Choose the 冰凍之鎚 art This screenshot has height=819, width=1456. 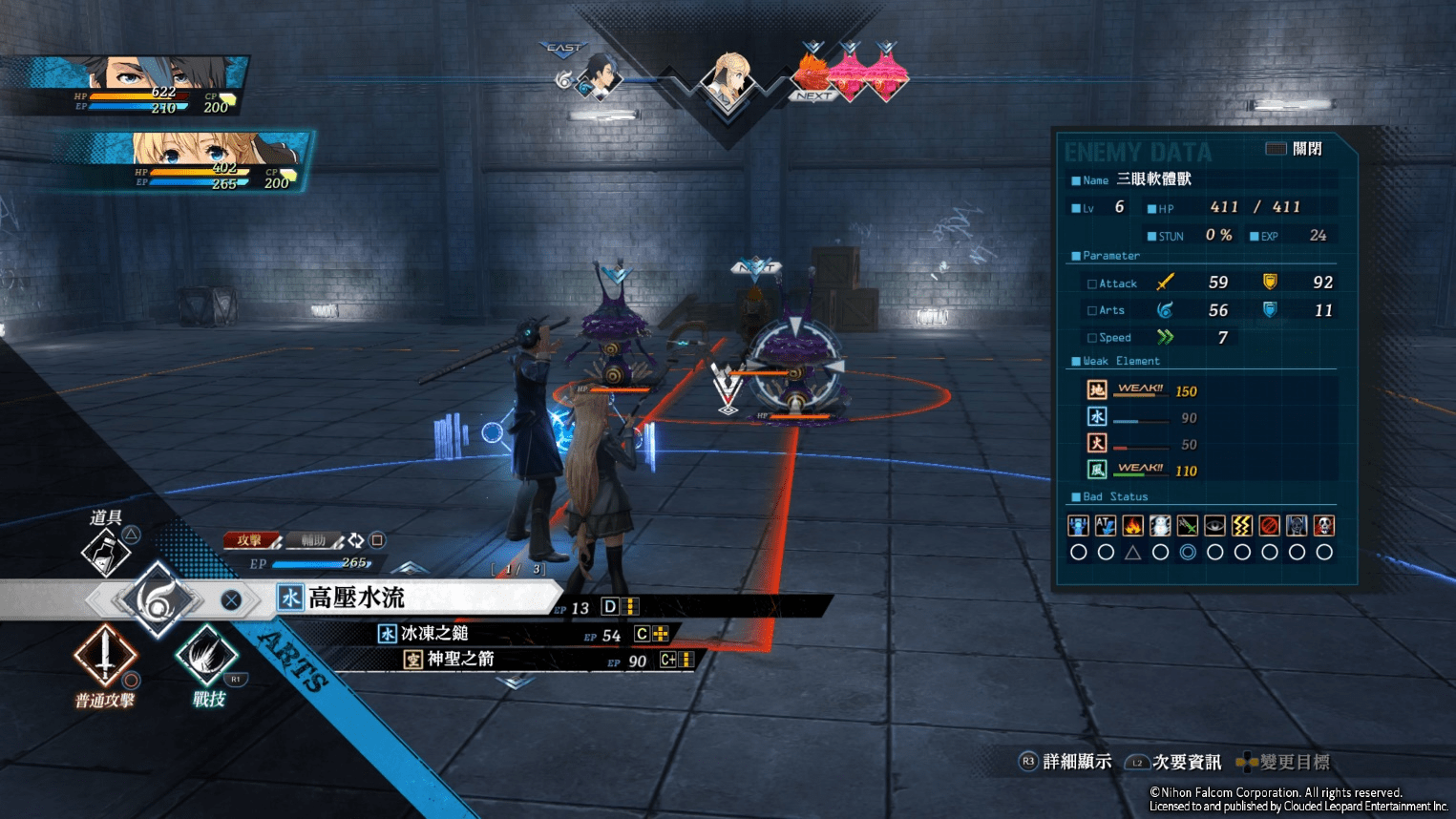[434, 634]
